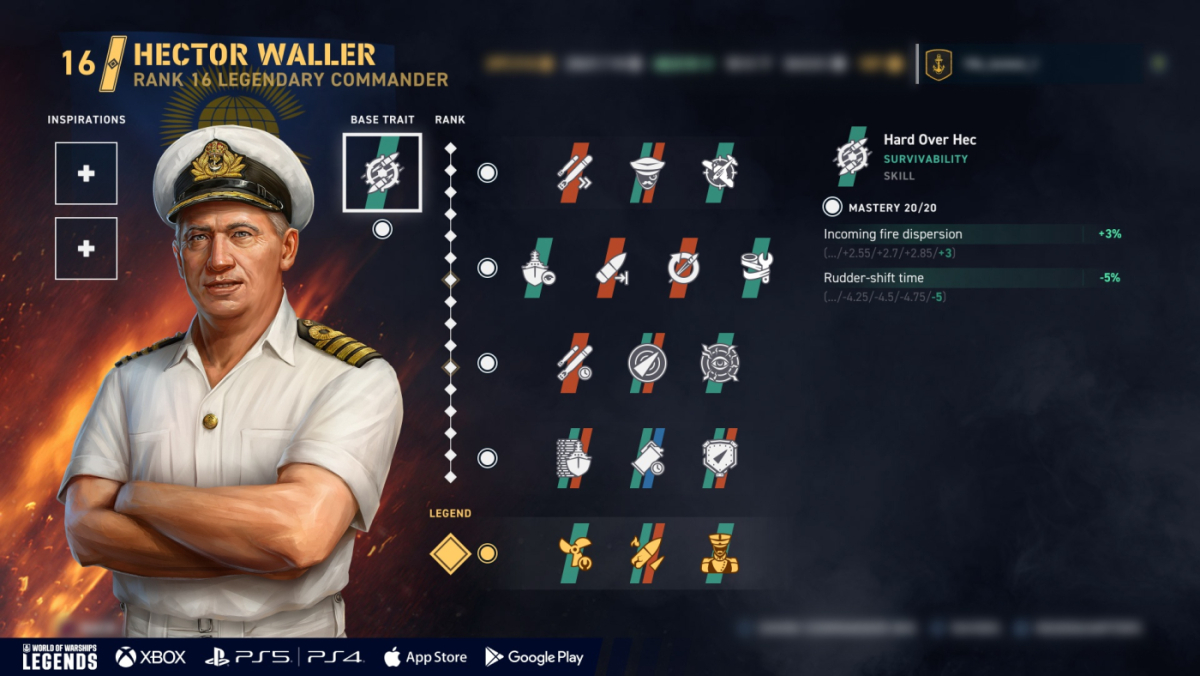Screen dimensions: 1200x676
Task: Select the Hard Over Hec base trait icon
Action: (x=382, y=173)
